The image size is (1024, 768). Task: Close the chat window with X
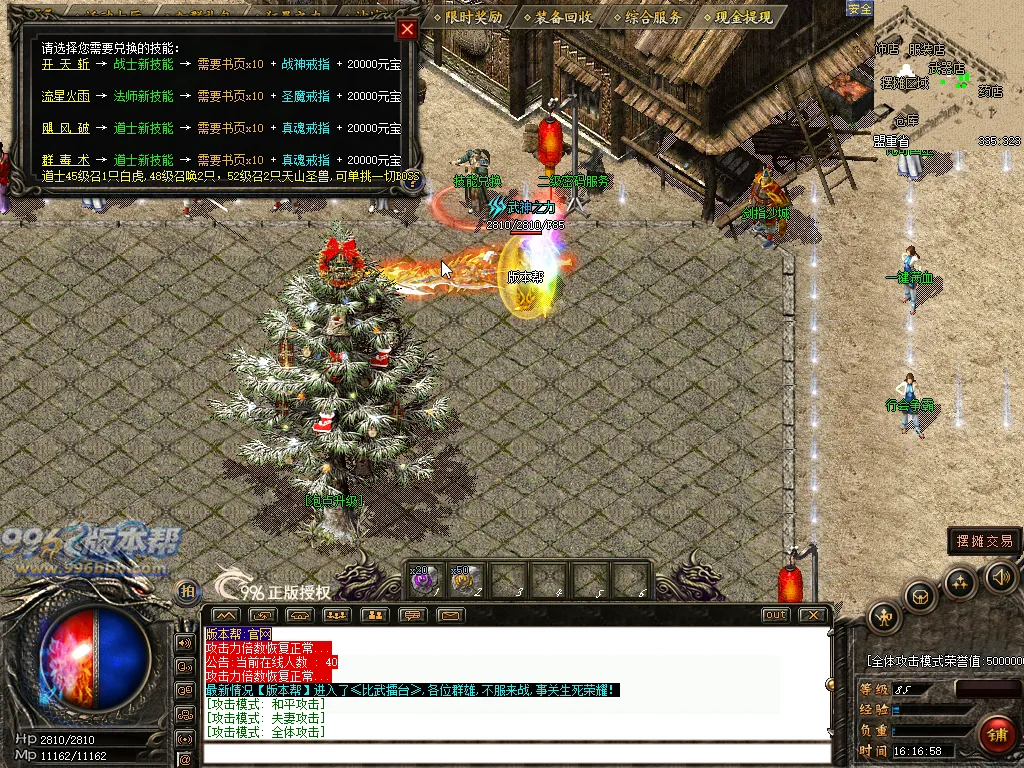(813, 615)
